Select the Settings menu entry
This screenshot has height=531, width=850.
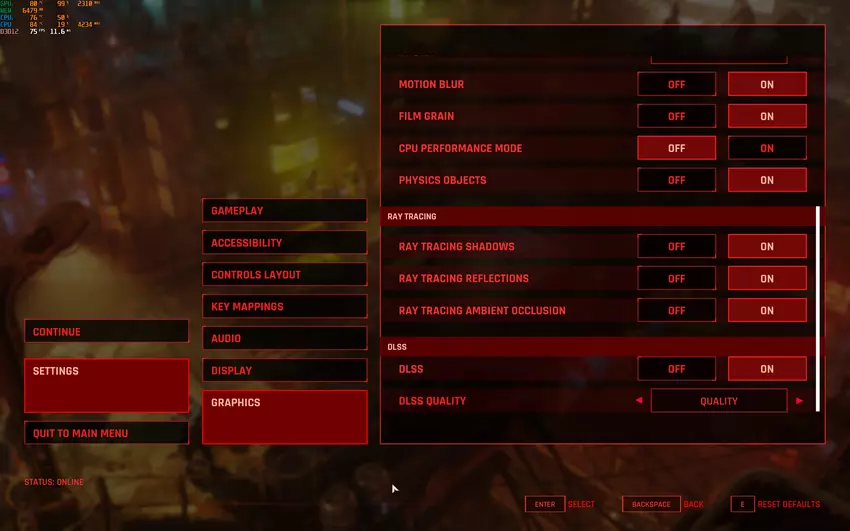click(106, 385)
